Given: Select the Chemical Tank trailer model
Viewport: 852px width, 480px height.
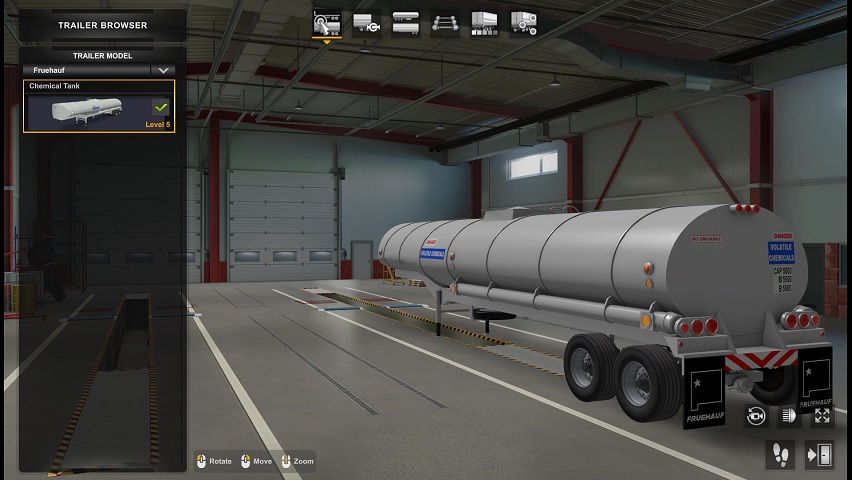Looking at the screenshot, I should click(98, 107).
